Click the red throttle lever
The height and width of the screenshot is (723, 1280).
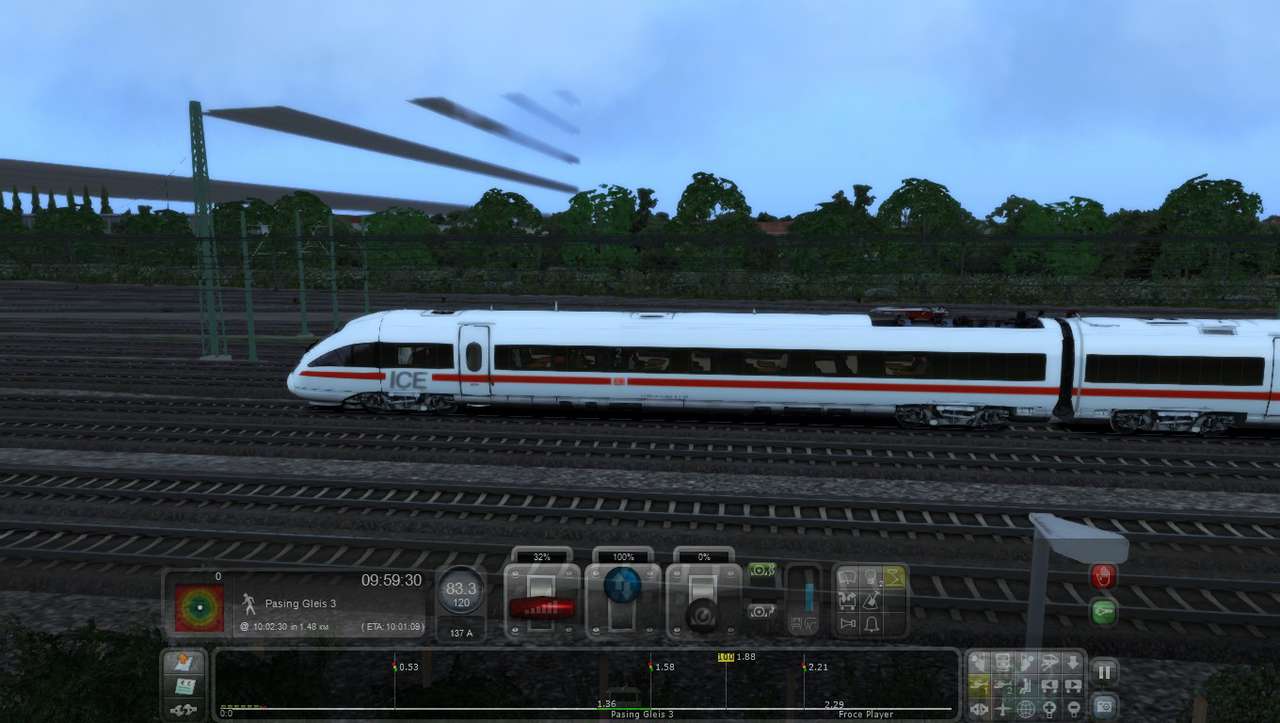tap(542, 606)
